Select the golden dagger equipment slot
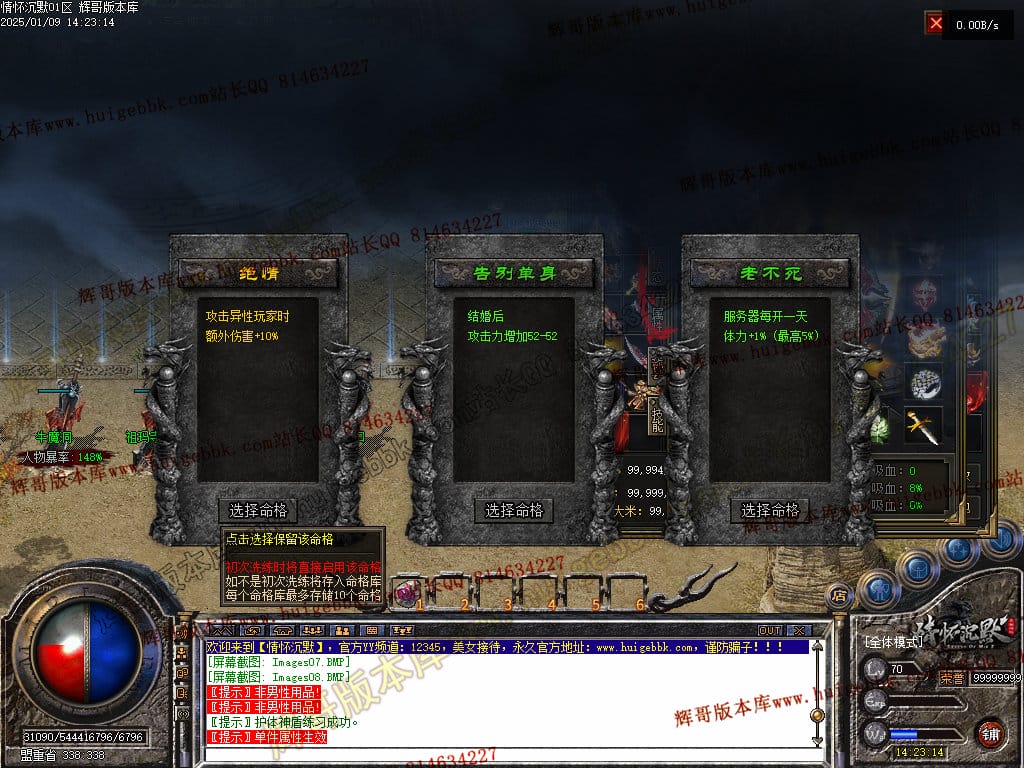1024x768 pixels. click(925, 425)
